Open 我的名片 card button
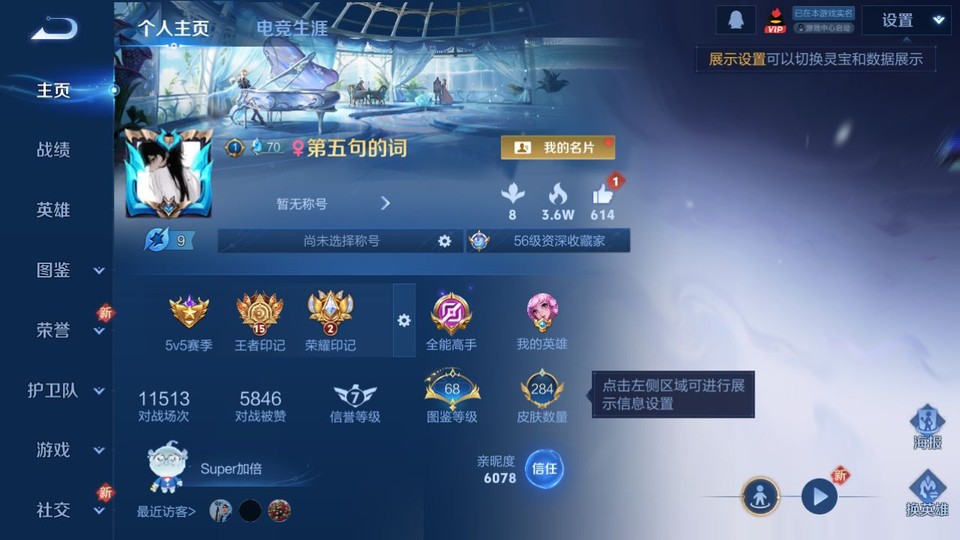 (557, 148)
